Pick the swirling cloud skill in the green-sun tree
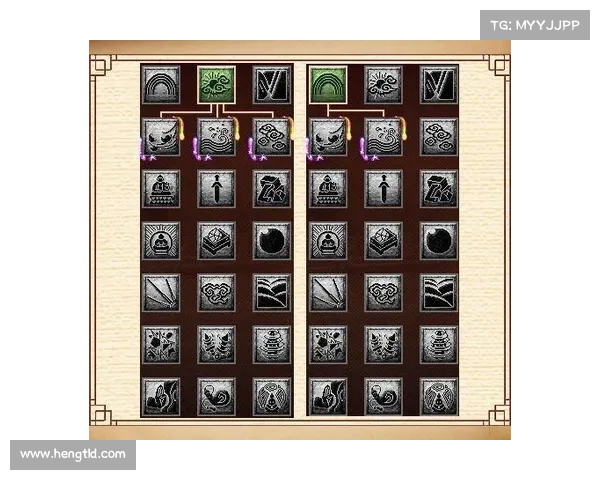600x480 pixels. tap(217, 291)
